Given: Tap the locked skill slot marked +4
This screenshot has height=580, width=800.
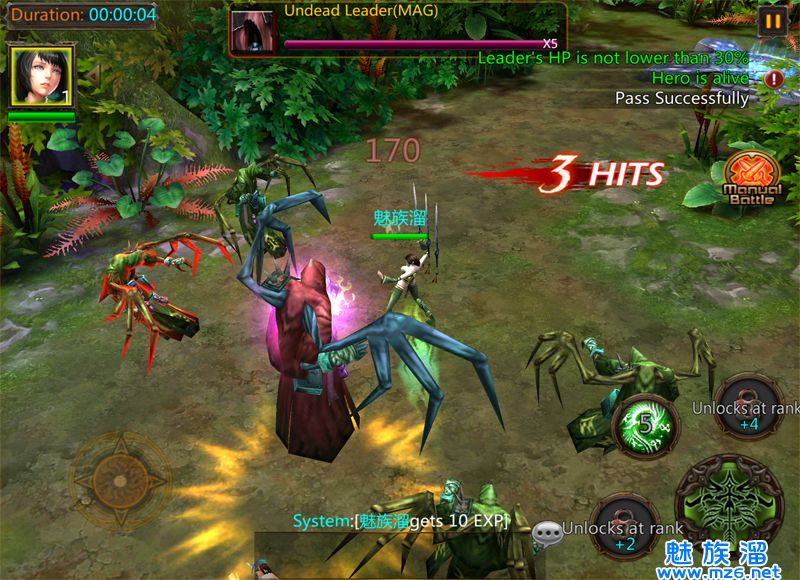Looking at the screenshot, I should point(748,406).
